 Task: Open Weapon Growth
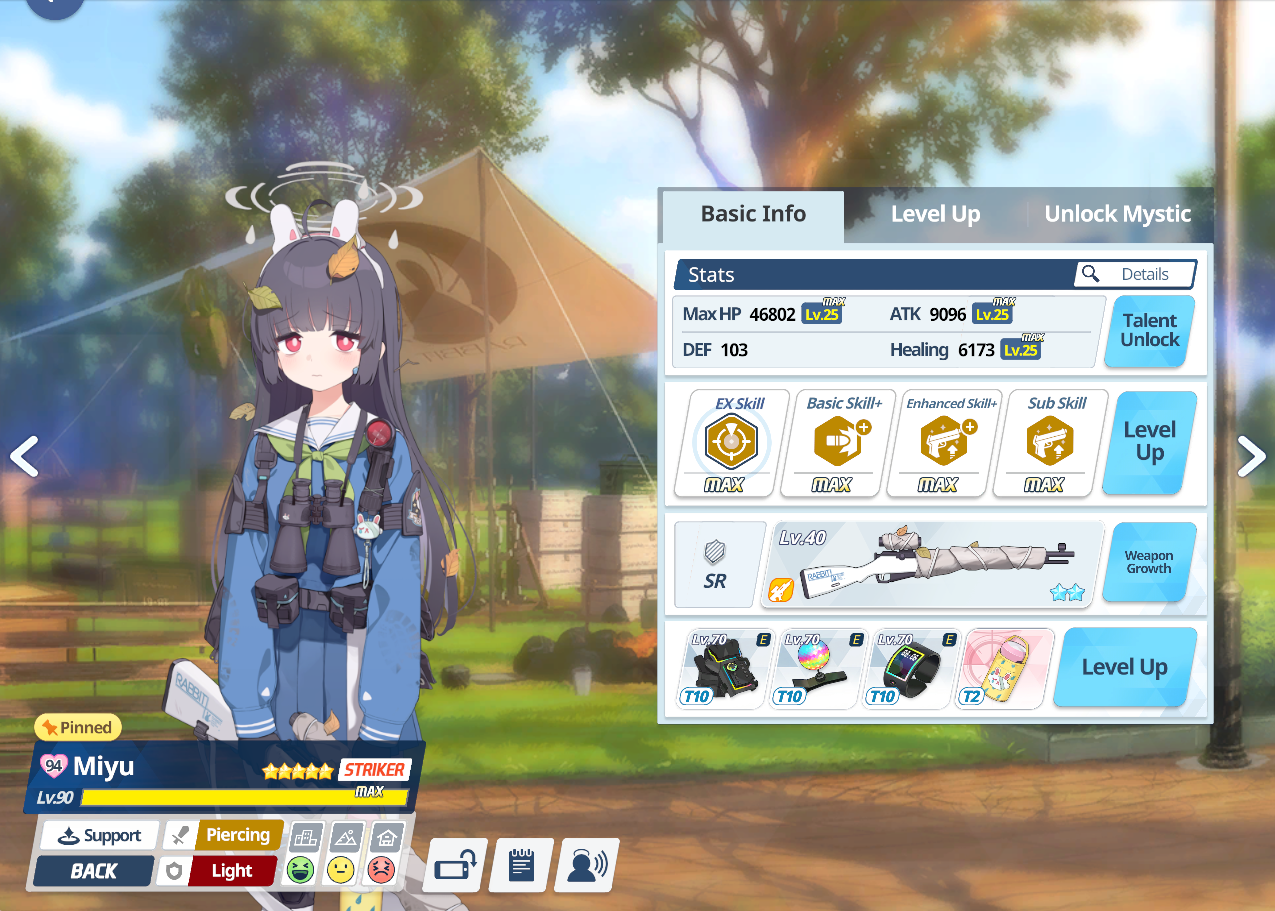1149,562
